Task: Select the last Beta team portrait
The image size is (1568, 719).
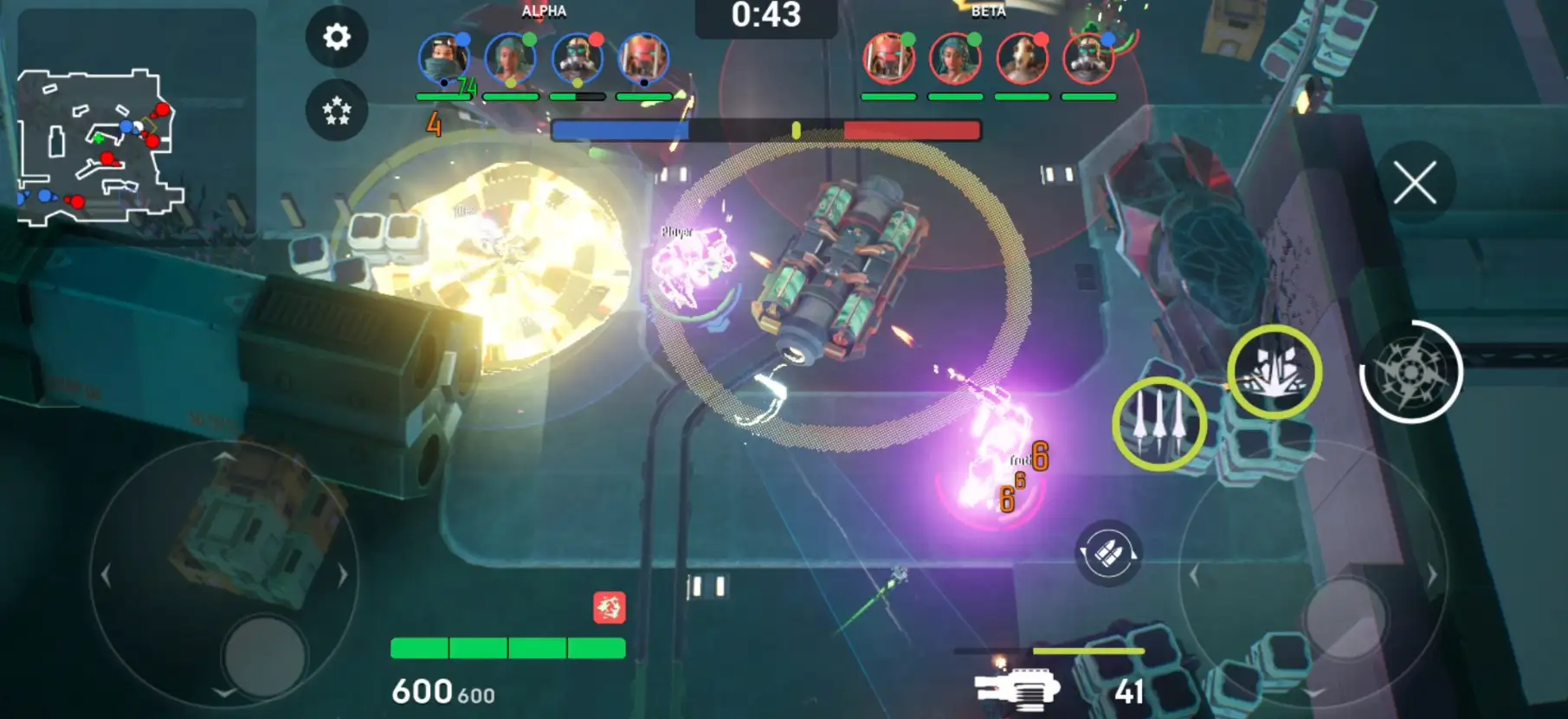Action: 1088,59
